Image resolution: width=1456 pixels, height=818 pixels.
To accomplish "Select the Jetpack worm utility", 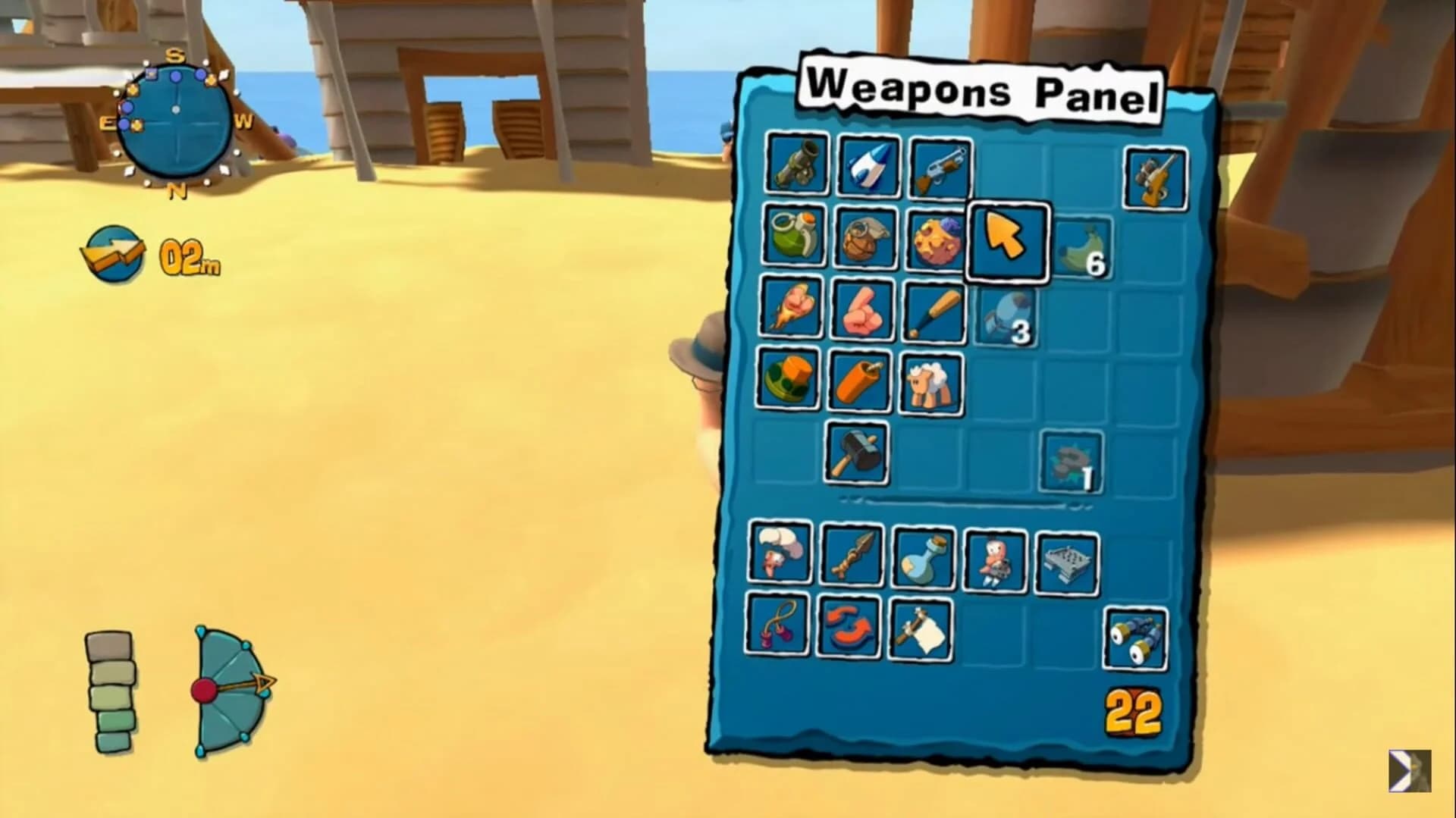I will pyautogui.click(x=995, y=561).
